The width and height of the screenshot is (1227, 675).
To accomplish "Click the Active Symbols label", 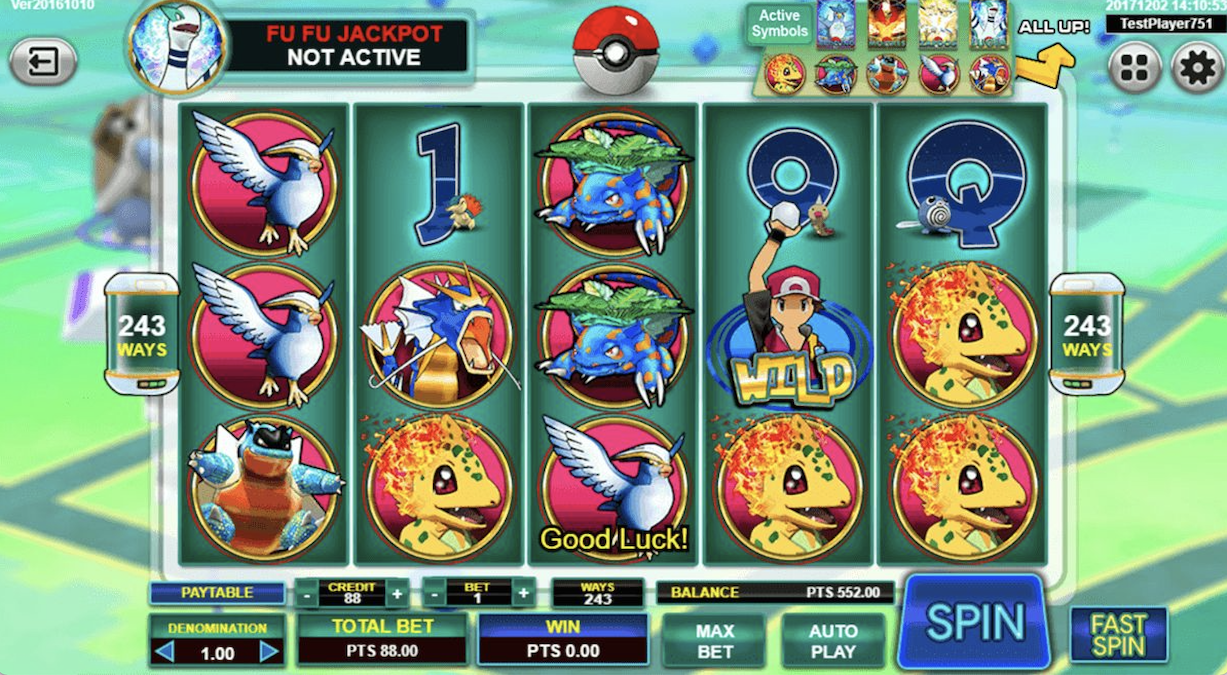I will pyautogui.click(x=779, y=23).
